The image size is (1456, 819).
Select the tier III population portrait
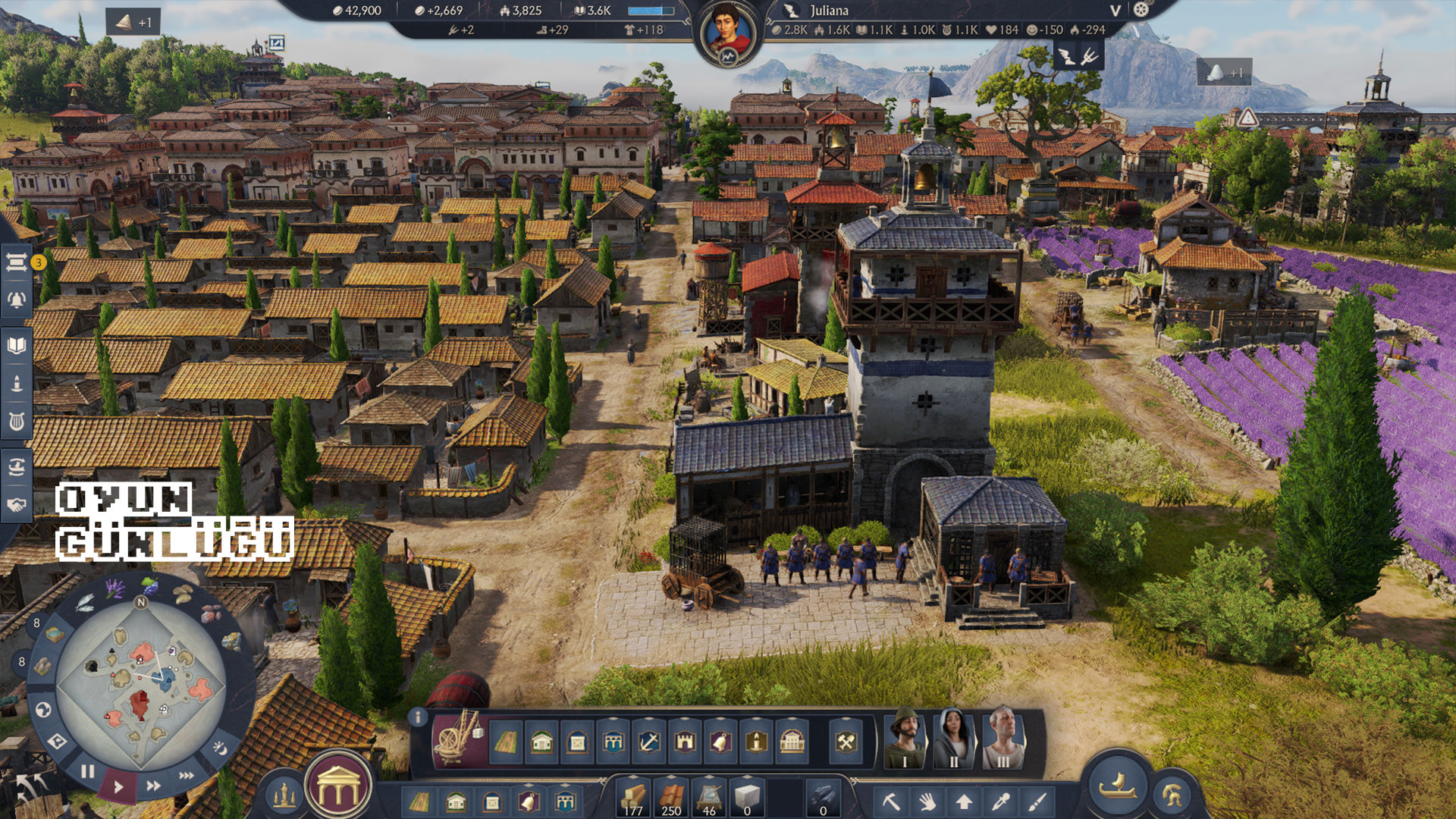(1003, 739)
